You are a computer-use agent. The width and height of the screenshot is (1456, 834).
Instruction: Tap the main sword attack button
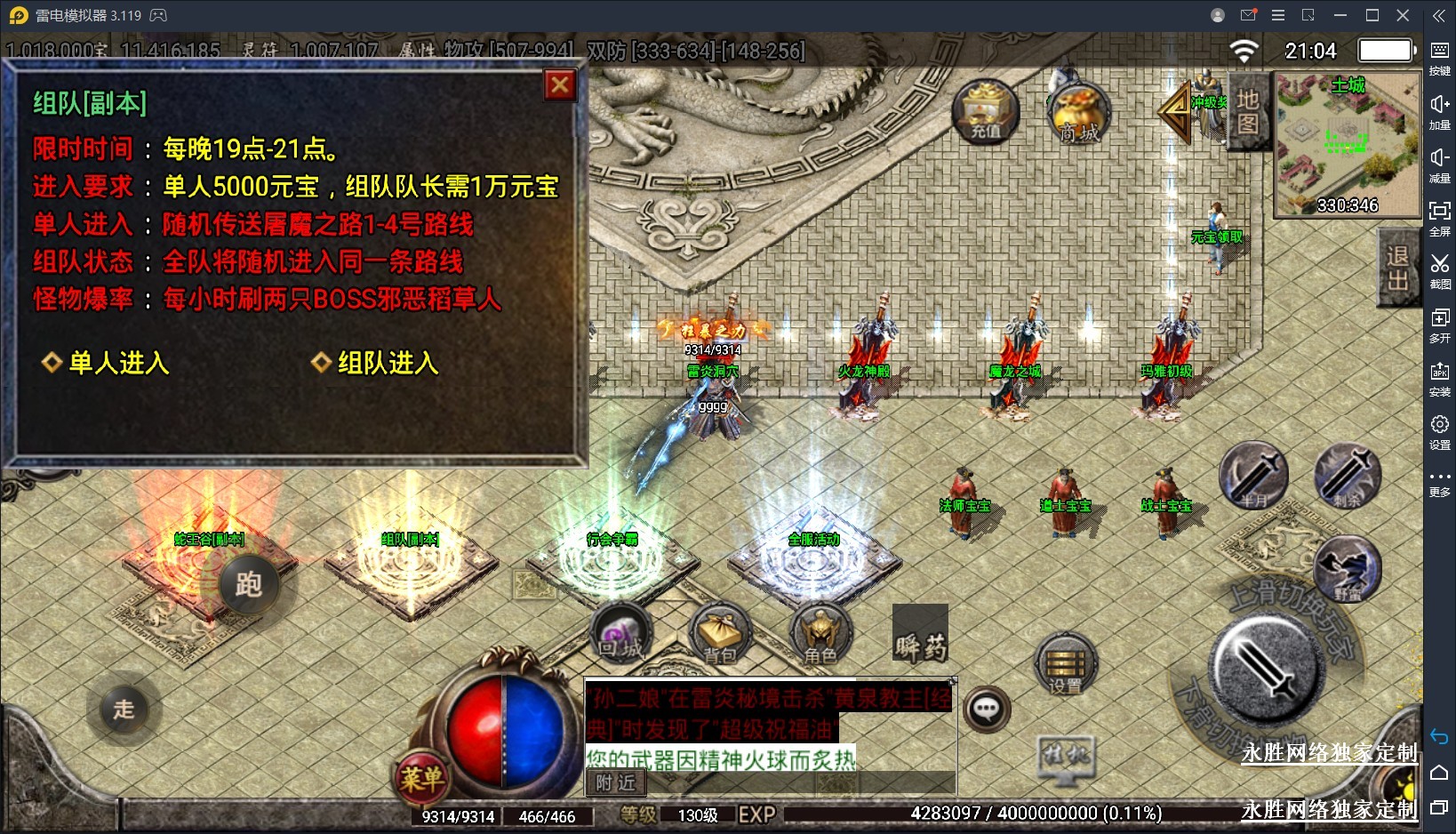(1262, 667)
